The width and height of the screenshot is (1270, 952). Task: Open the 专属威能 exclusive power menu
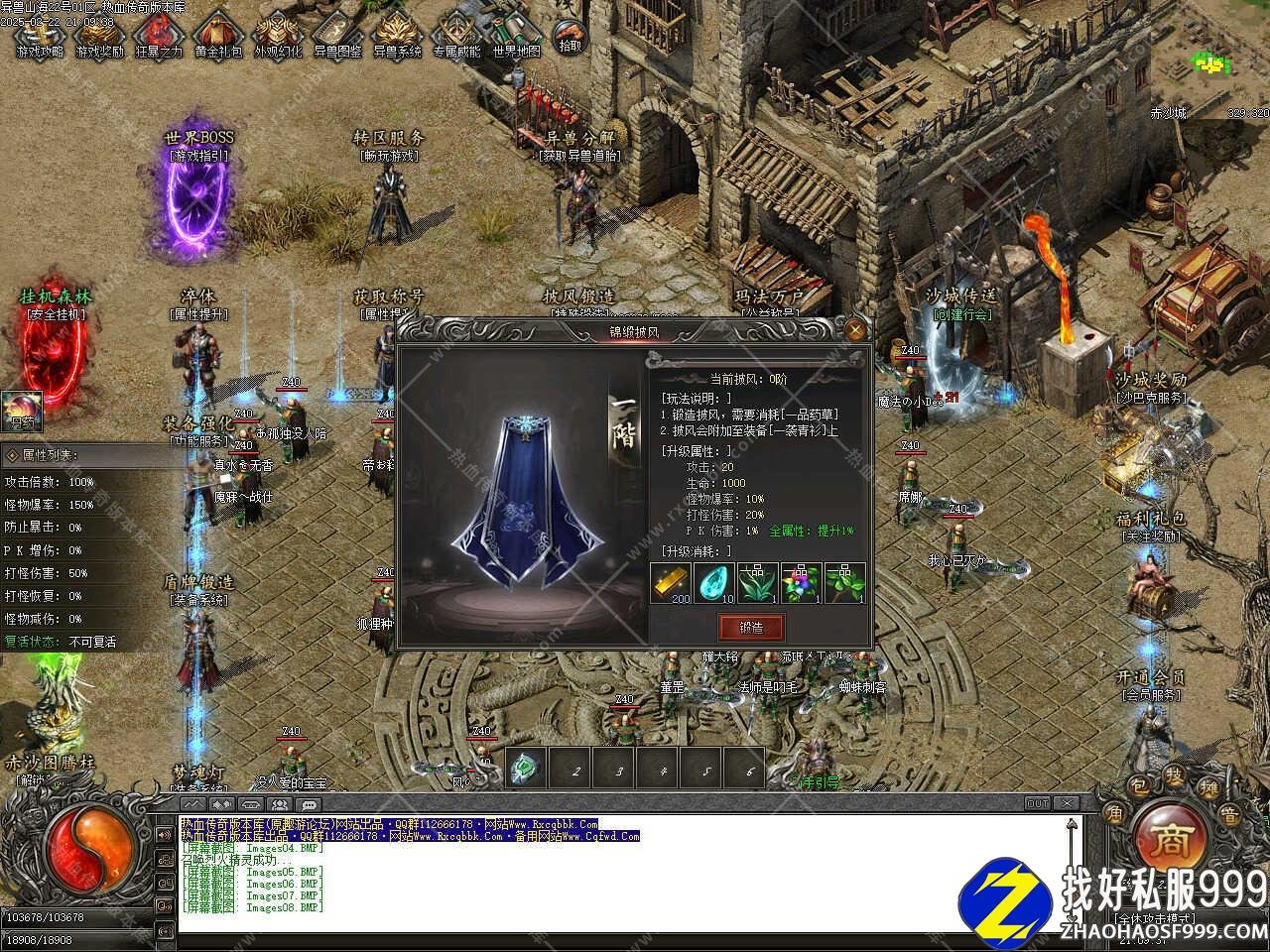(x=456, y=34)
